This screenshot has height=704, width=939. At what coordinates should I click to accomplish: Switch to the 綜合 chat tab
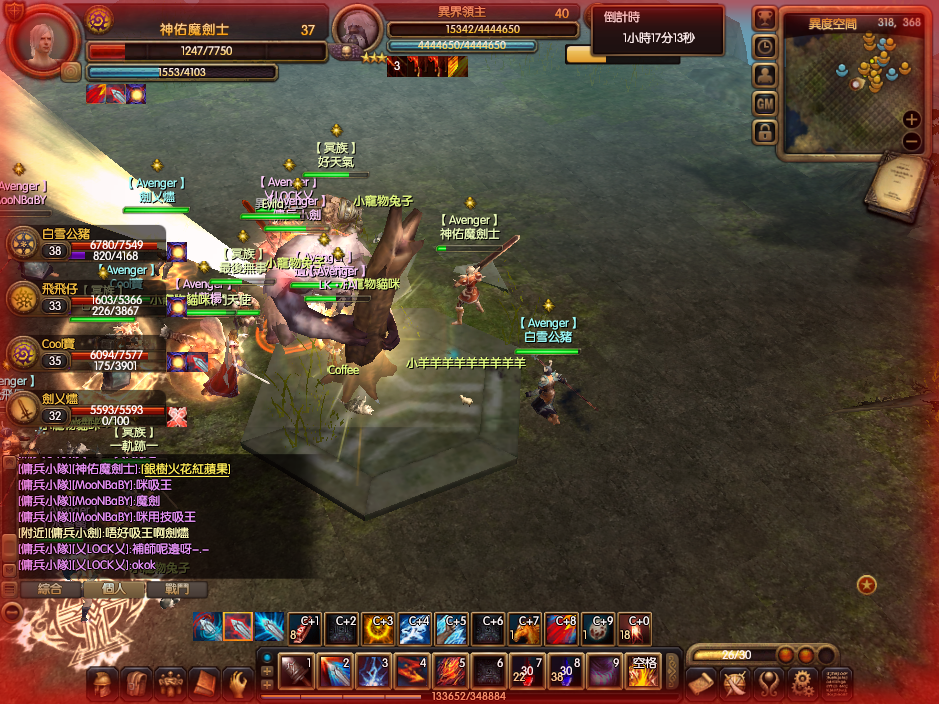[49, 589]
